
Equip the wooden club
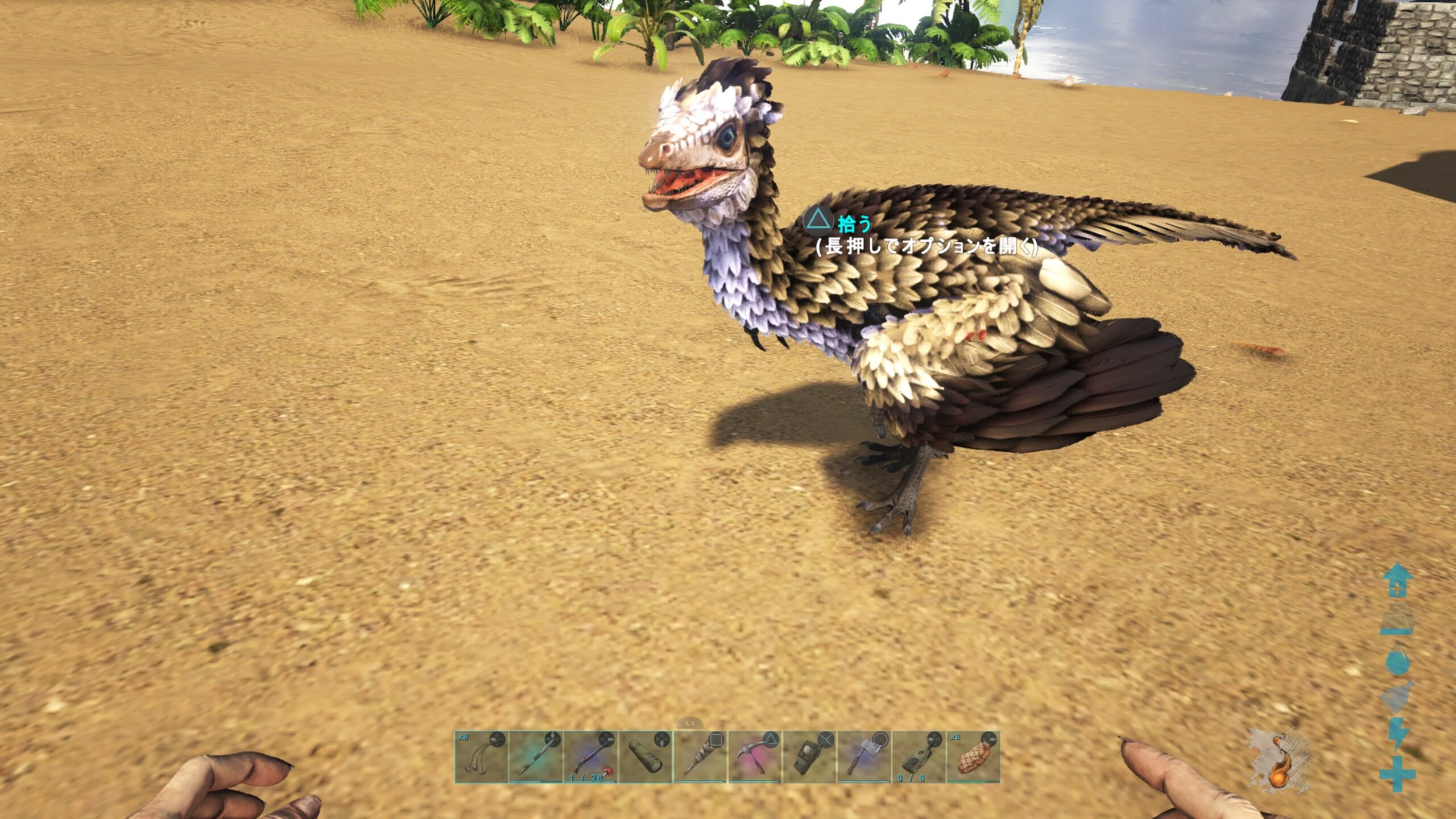click(x=700, y=757)
